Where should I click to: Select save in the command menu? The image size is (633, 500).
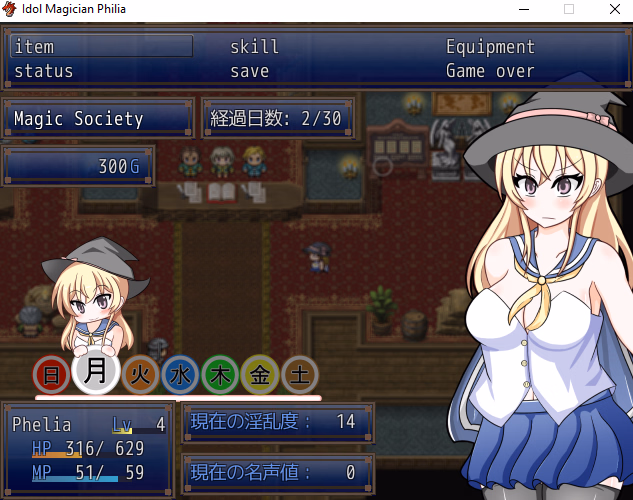point(250,71)
